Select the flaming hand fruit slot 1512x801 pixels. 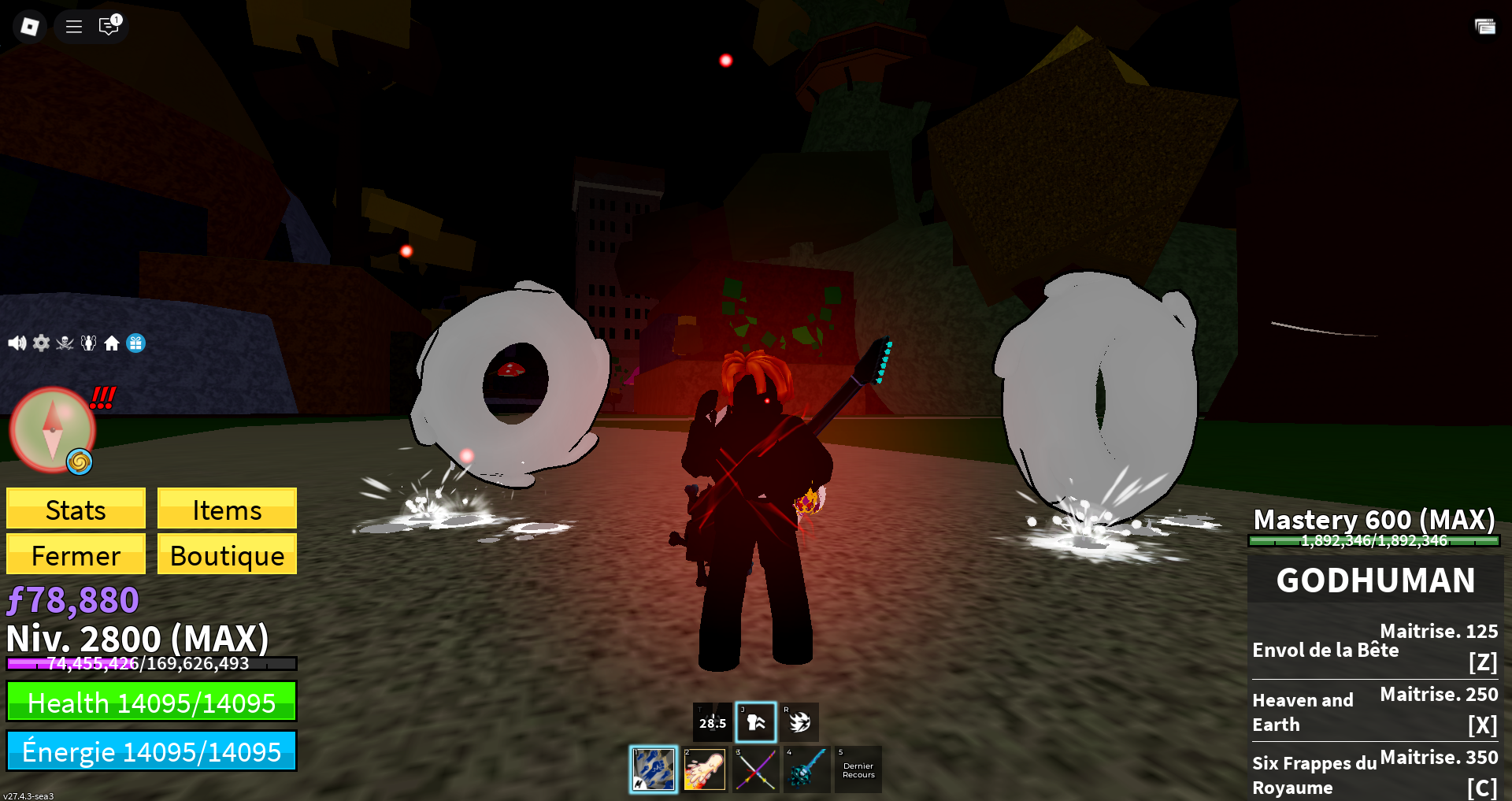click(704, 769)
